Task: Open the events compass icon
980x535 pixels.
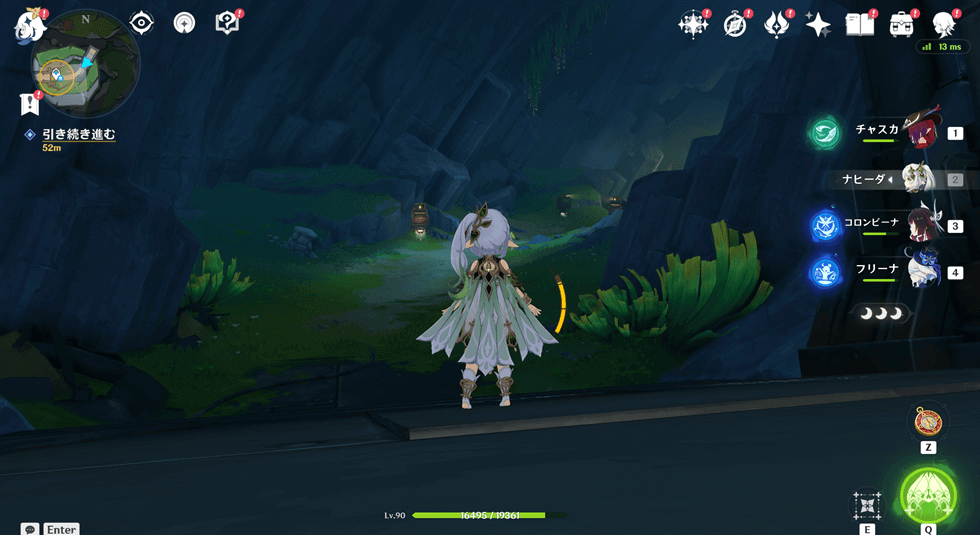Action: 735,25
